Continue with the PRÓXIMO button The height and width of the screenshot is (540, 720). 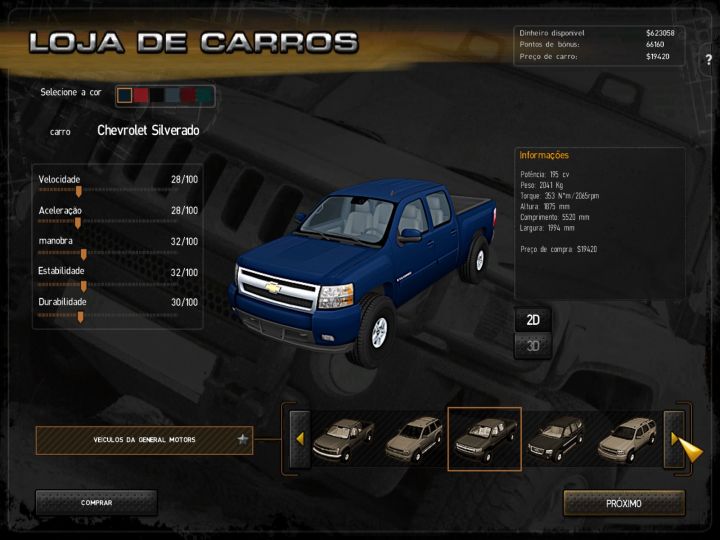click(624, 503)
